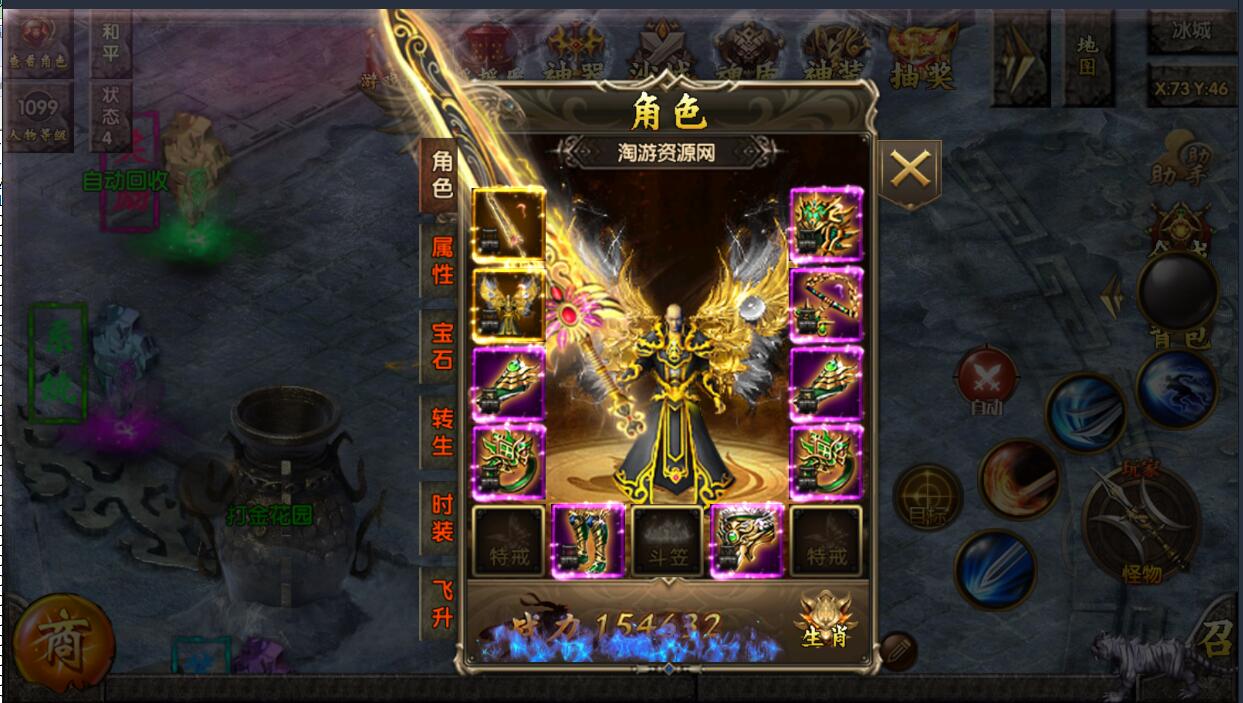The height and width of the screenshot is (703, 1243).
Task: Select the 转生 tab
Action: [x=442, y=432]
